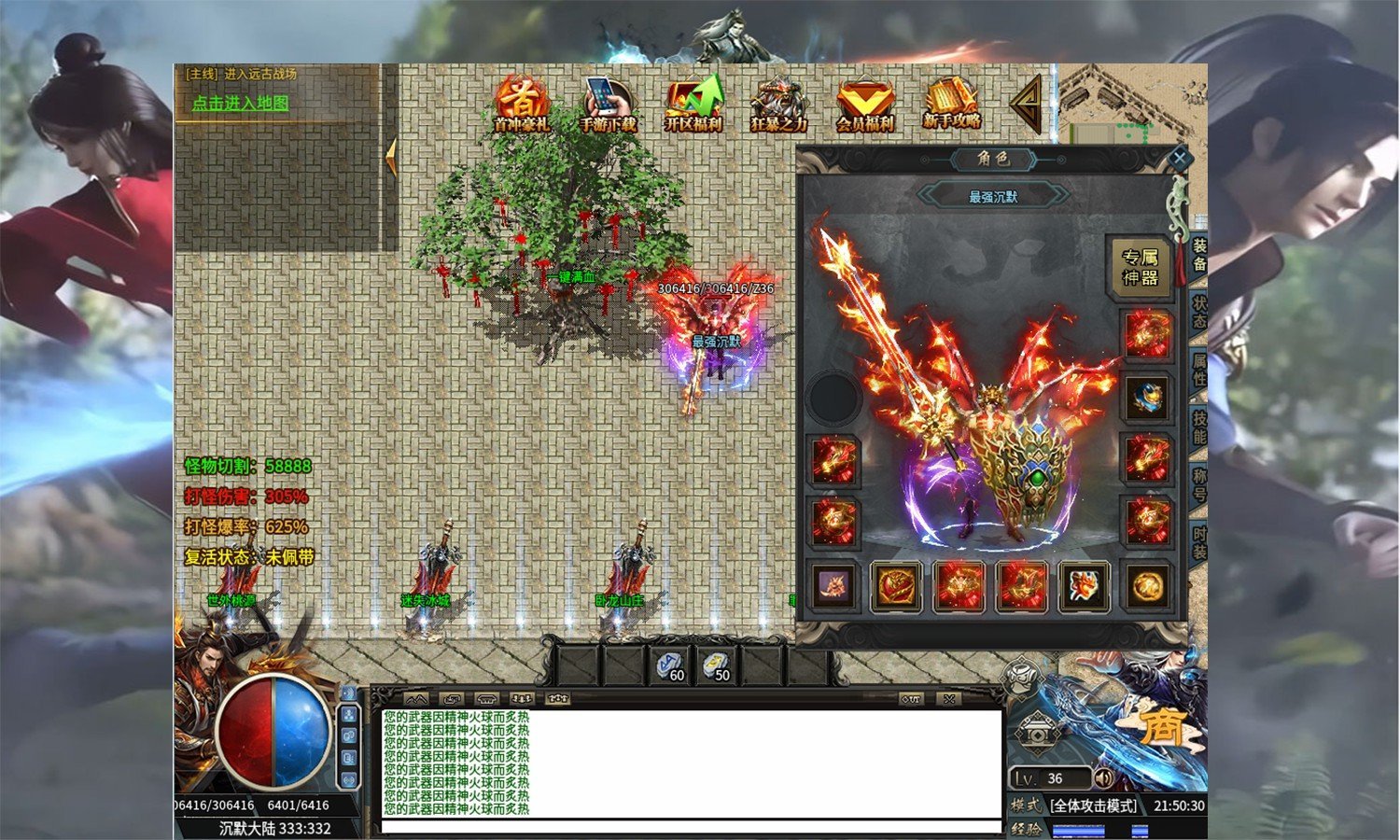
Task: Open the 会员福利 member benefits icon
Action: tap(864, 104)
